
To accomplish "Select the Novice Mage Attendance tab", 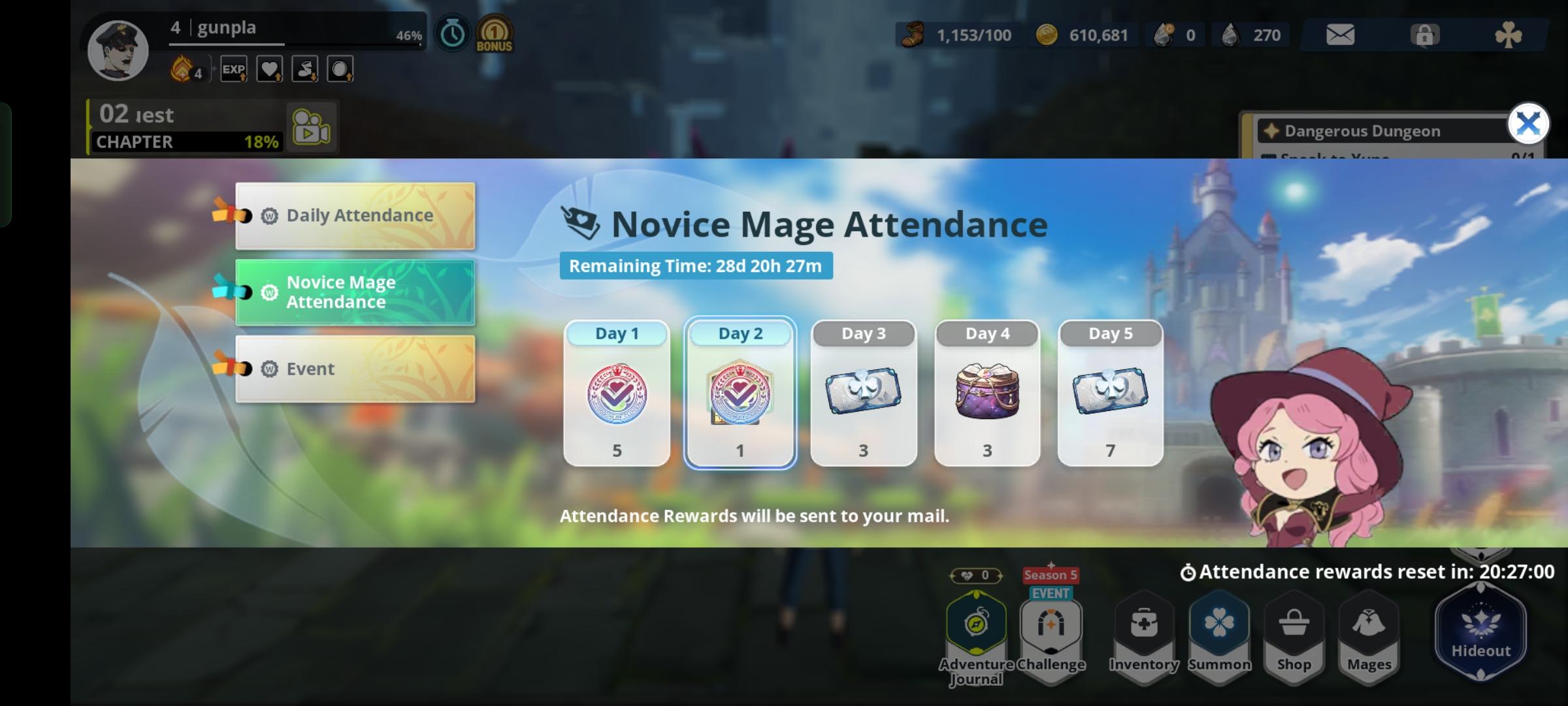I will click(x=357, y=292).
